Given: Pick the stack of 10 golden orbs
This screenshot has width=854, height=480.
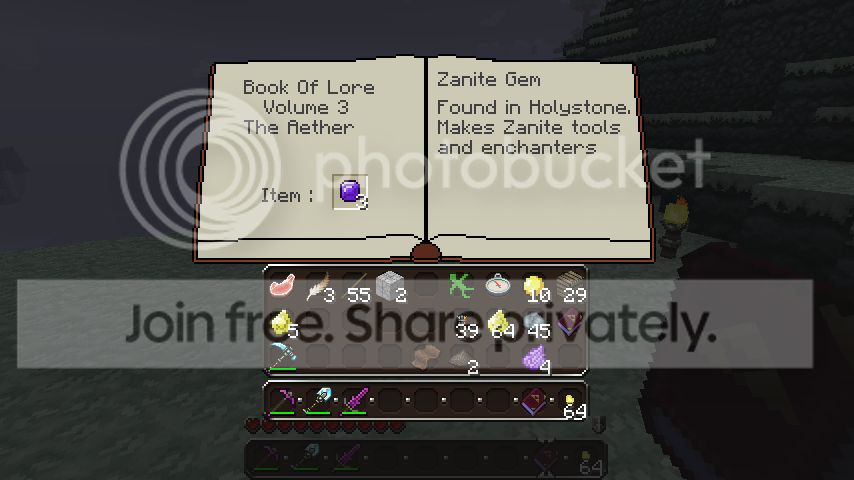Looking at the screenshot, I should 534,289.
